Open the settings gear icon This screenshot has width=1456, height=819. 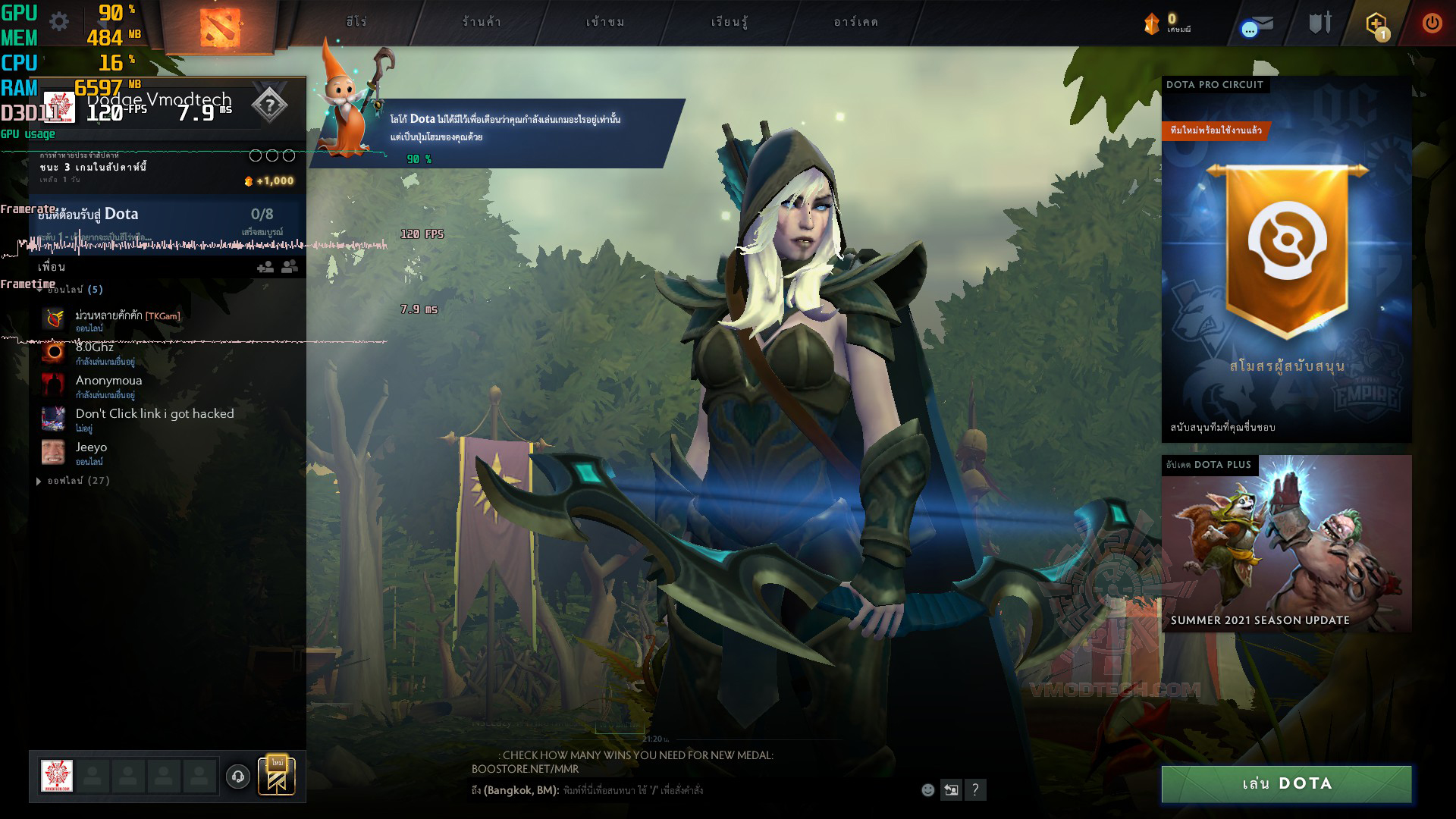(x=59, y=21)
